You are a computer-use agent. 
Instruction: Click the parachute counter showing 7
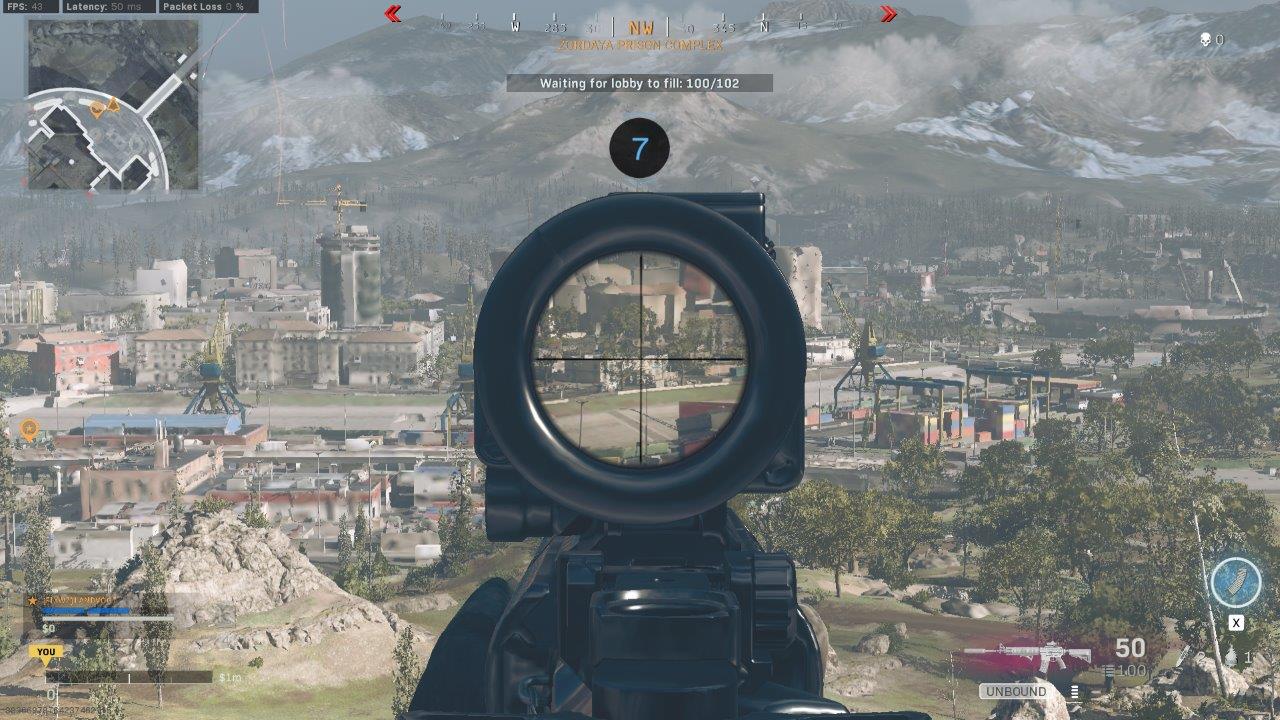pyautogui.click(x=640, y=146)
